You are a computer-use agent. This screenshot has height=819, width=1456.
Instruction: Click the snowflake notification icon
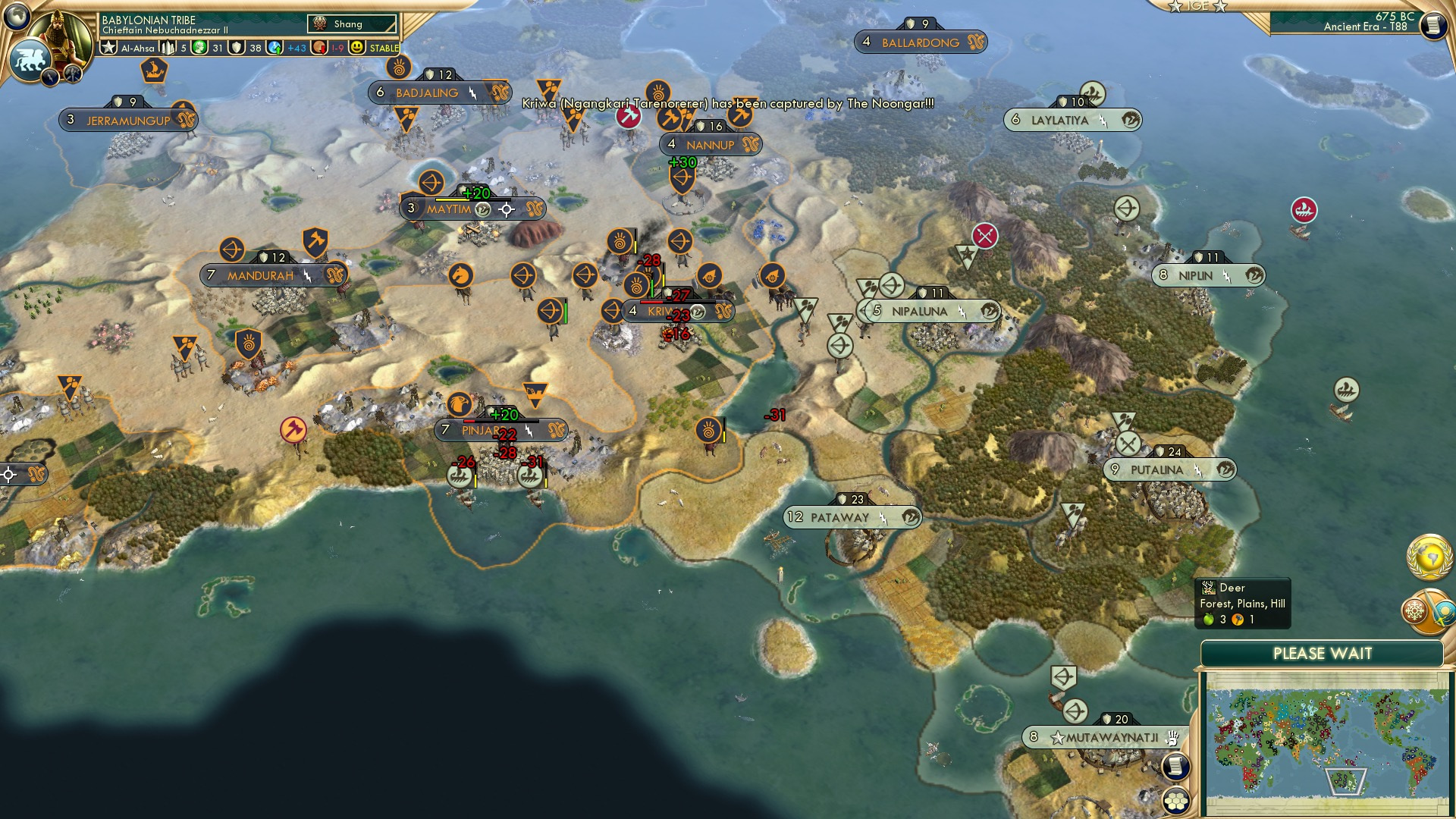[1413, 609]
